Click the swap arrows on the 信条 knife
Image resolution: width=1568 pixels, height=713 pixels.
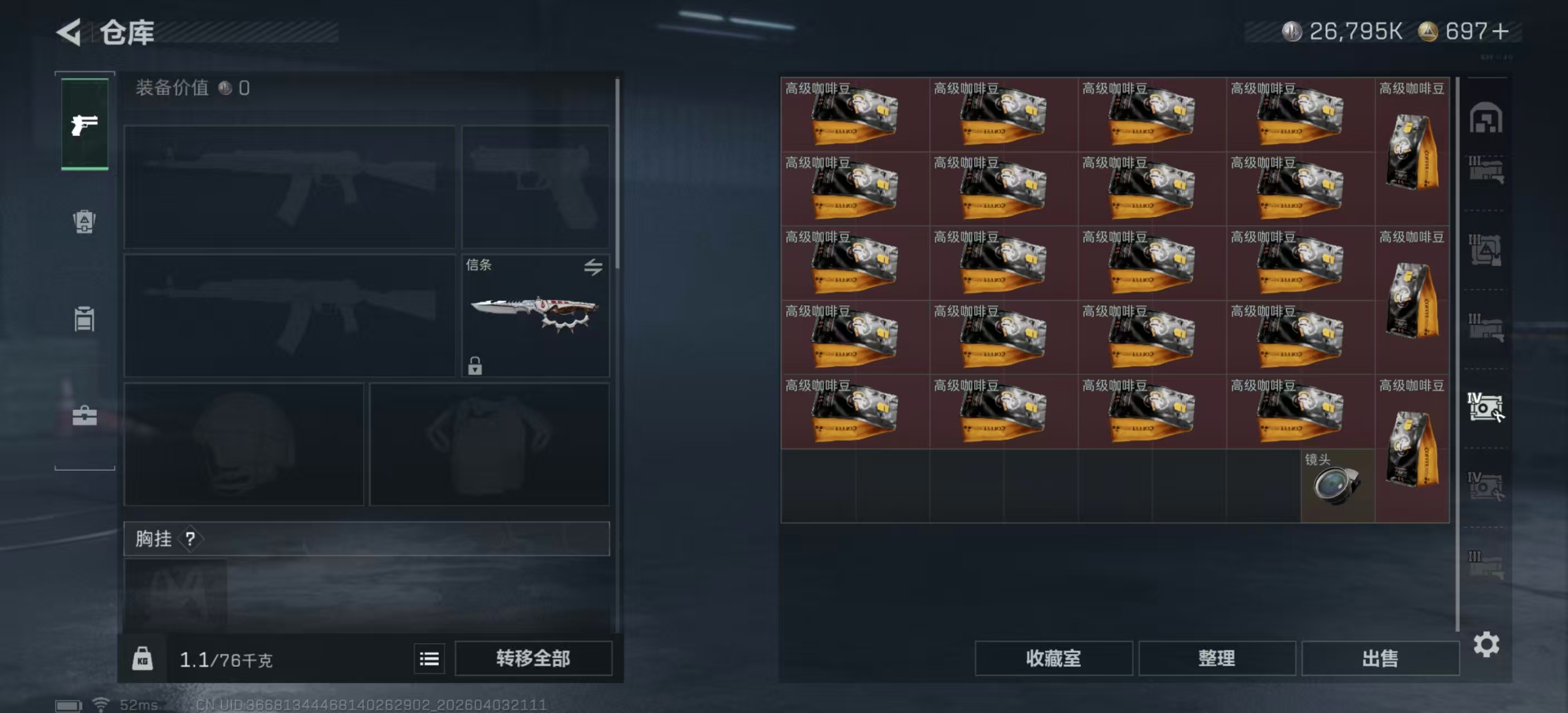pos(595,268)
